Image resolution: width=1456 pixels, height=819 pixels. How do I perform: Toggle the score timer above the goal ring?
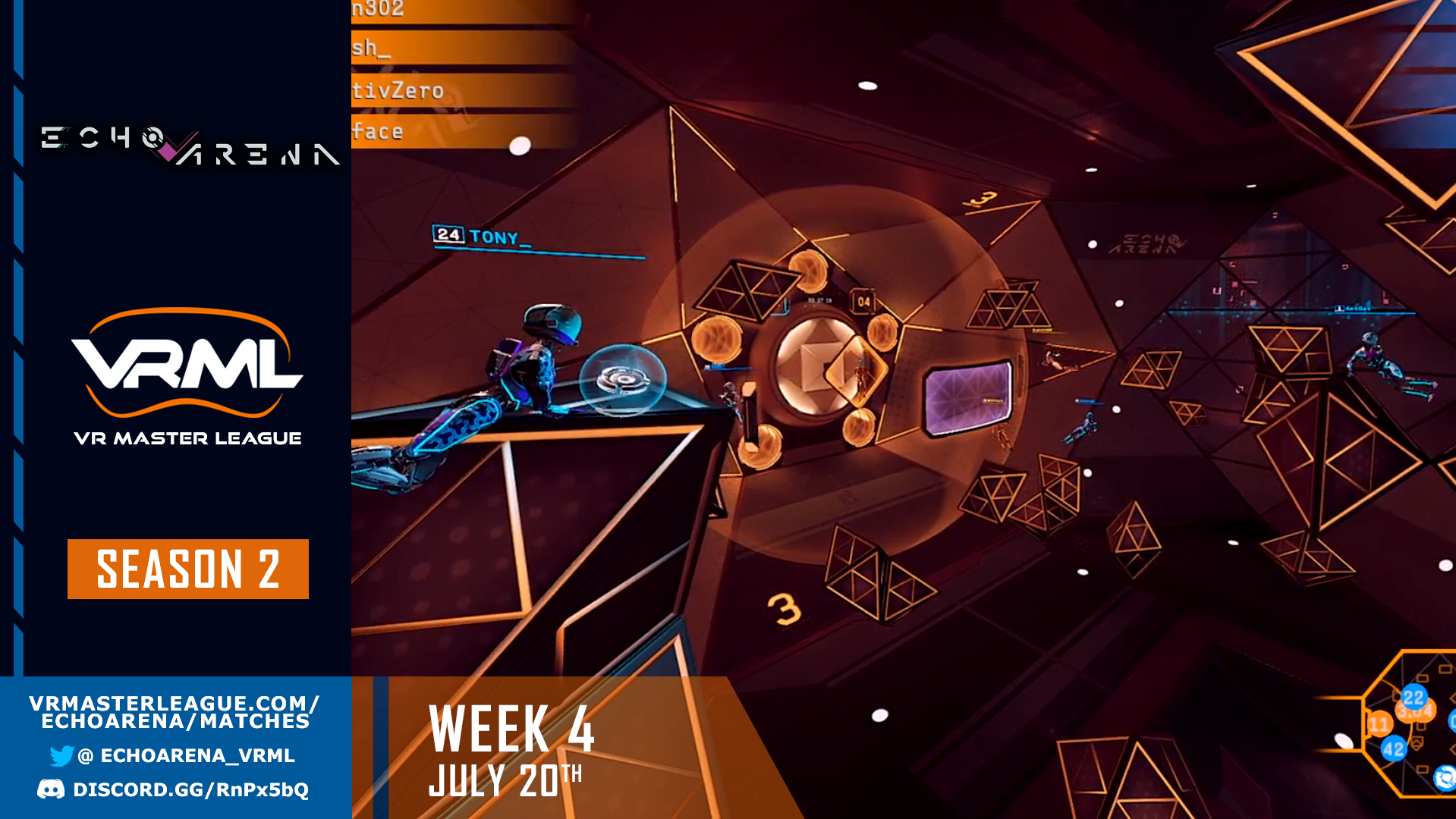pyautogui.click(x=819, y=300)
